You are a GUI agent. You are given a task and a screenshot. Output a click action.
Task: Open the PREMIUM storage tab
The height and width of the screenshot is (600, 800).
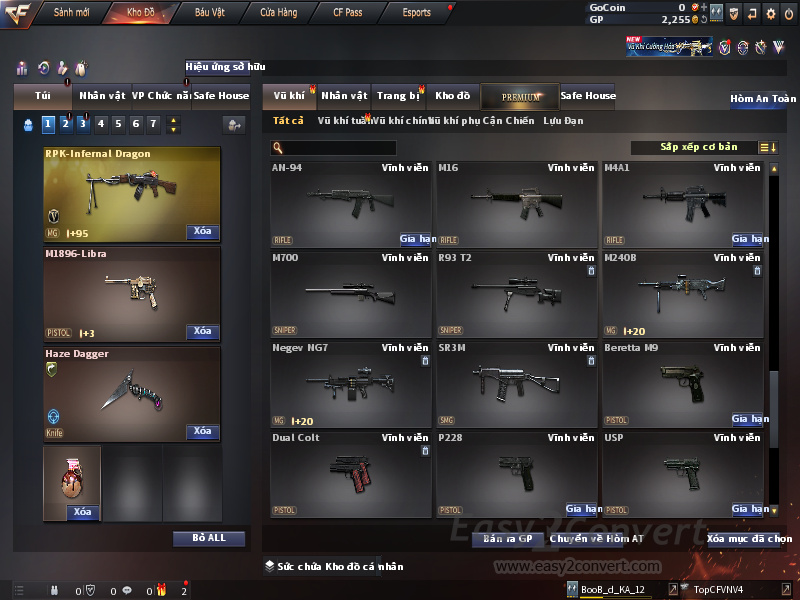point(520,97)
